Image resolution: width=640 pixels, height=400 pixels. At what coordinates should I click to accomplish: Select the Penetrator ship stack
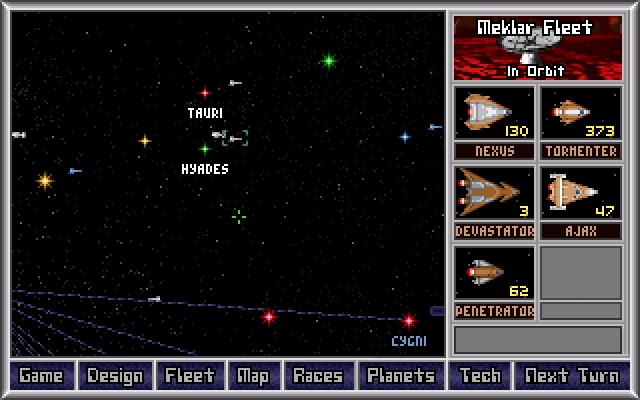[x=495, y=273]
